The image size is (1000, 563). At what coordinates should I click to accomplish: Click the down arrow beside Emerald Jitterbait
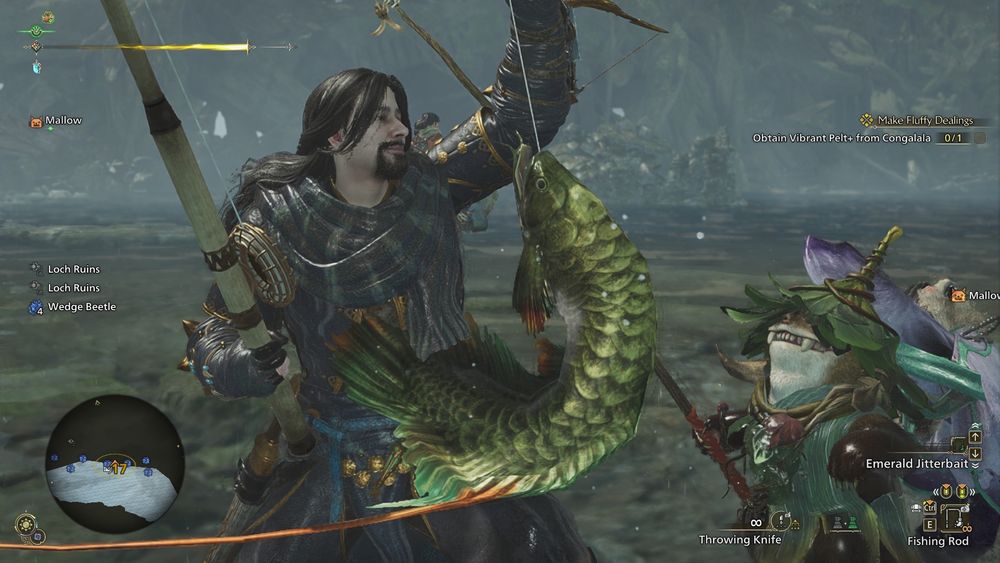[x=975, y=453]
